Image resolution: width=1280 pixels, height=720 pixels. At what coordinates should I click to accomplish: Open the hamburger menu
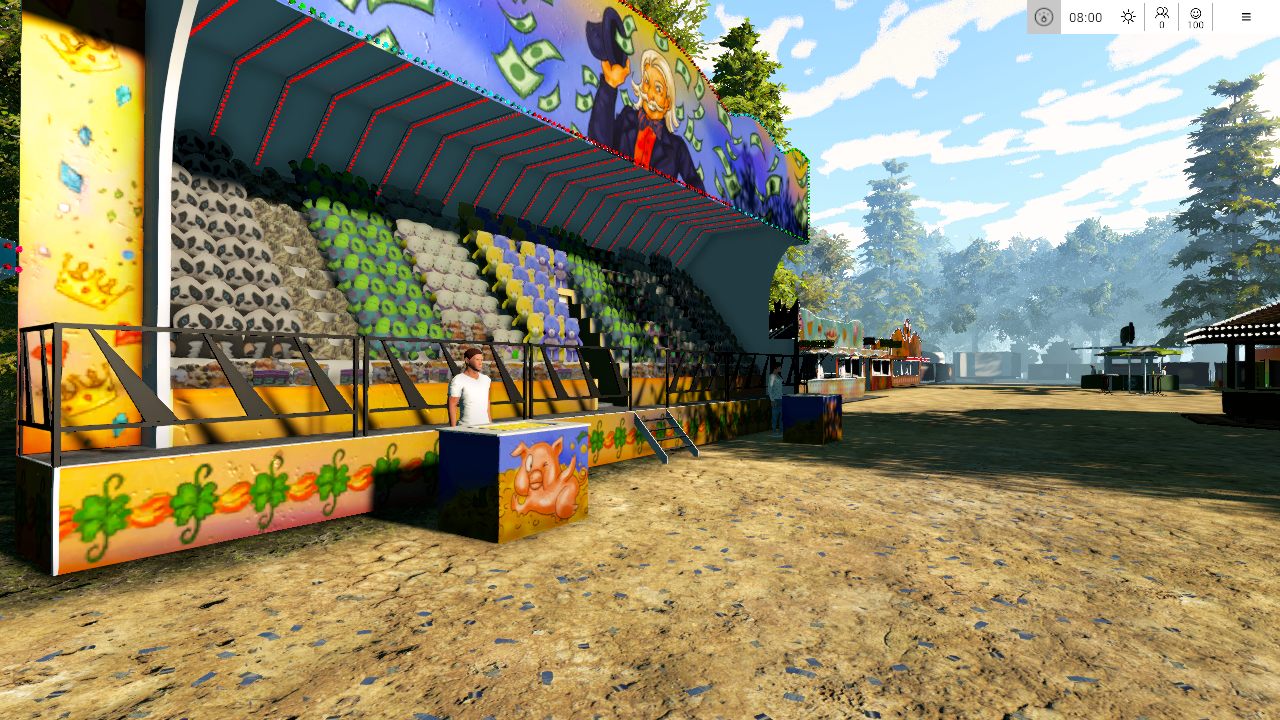[1246, 17]
